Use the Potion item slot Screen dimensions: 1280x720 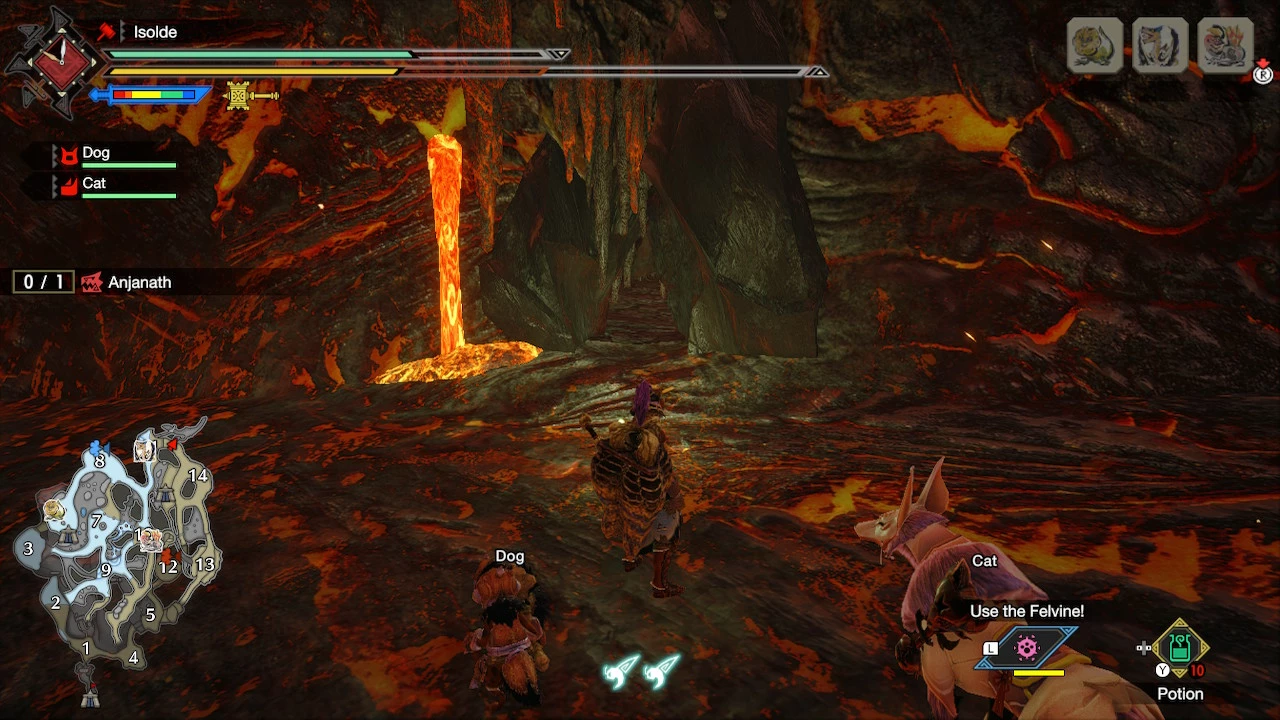1180,648
